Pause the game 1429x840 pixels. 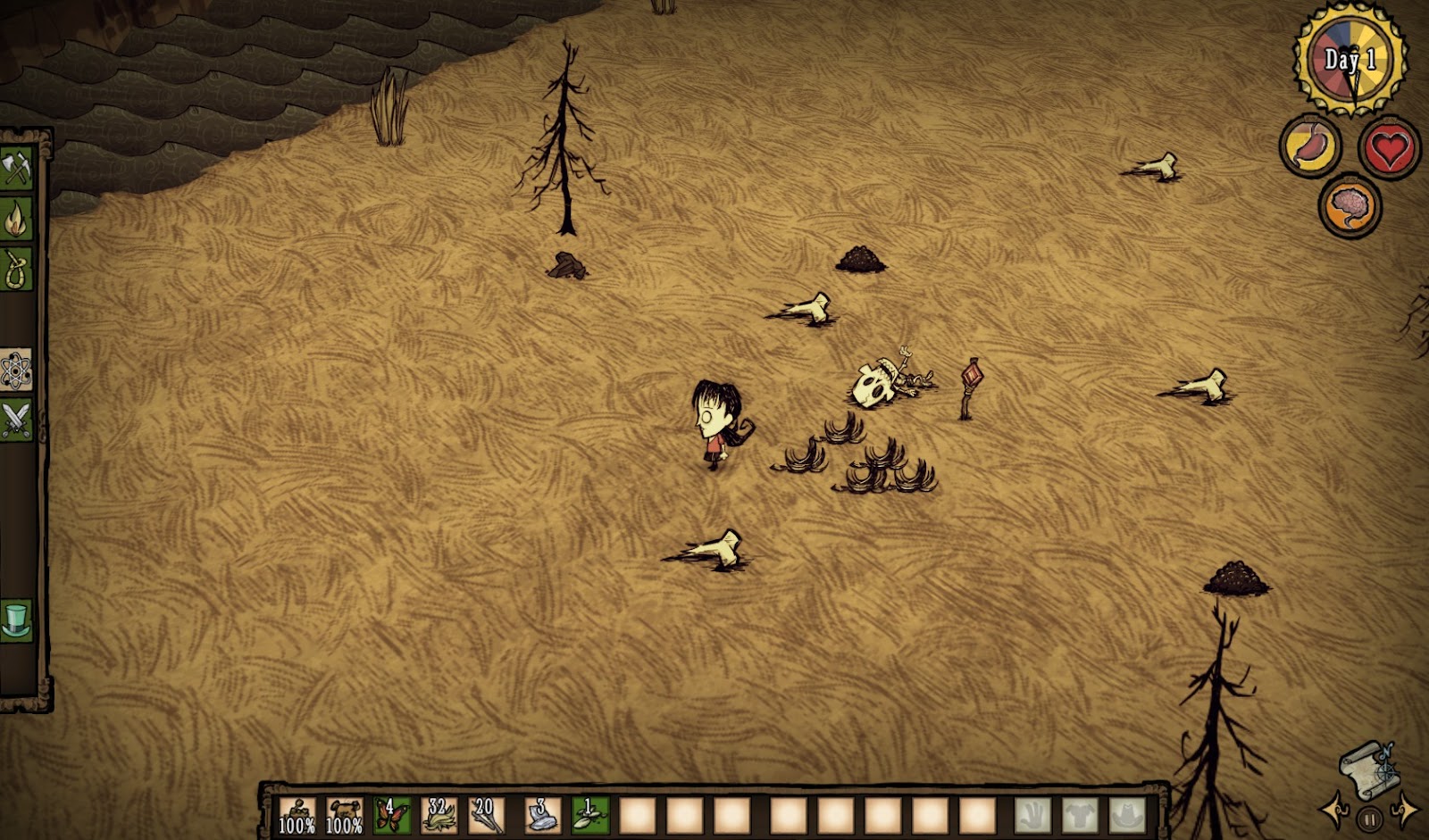click(x=1369, y=819)
